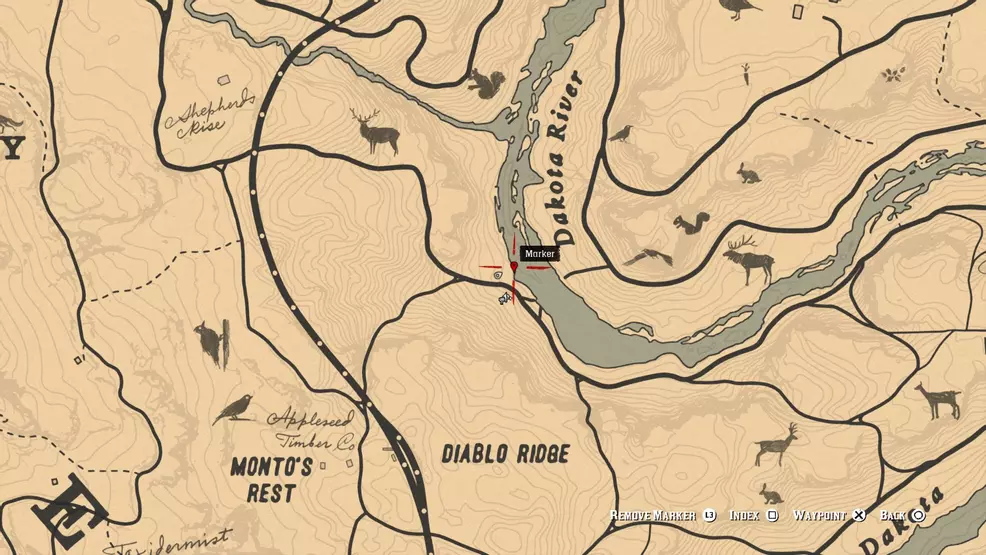986x555 pixels.
Task: Select the red marker pin on the map
Action: pyautogui.click(x=514, y=267)
